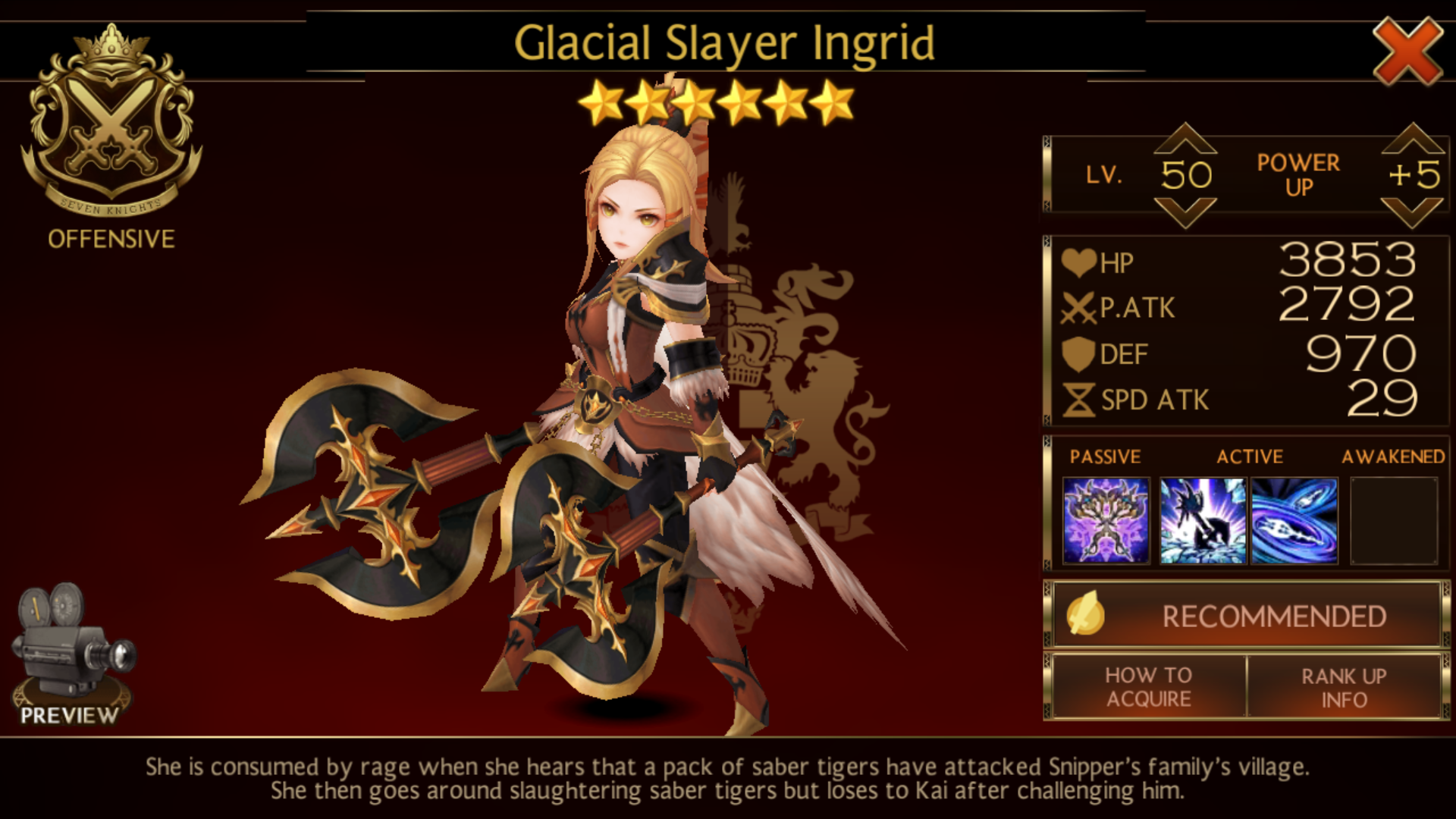Open Rank Up Info
The image size is (1456, 819).
[1344, 687]
